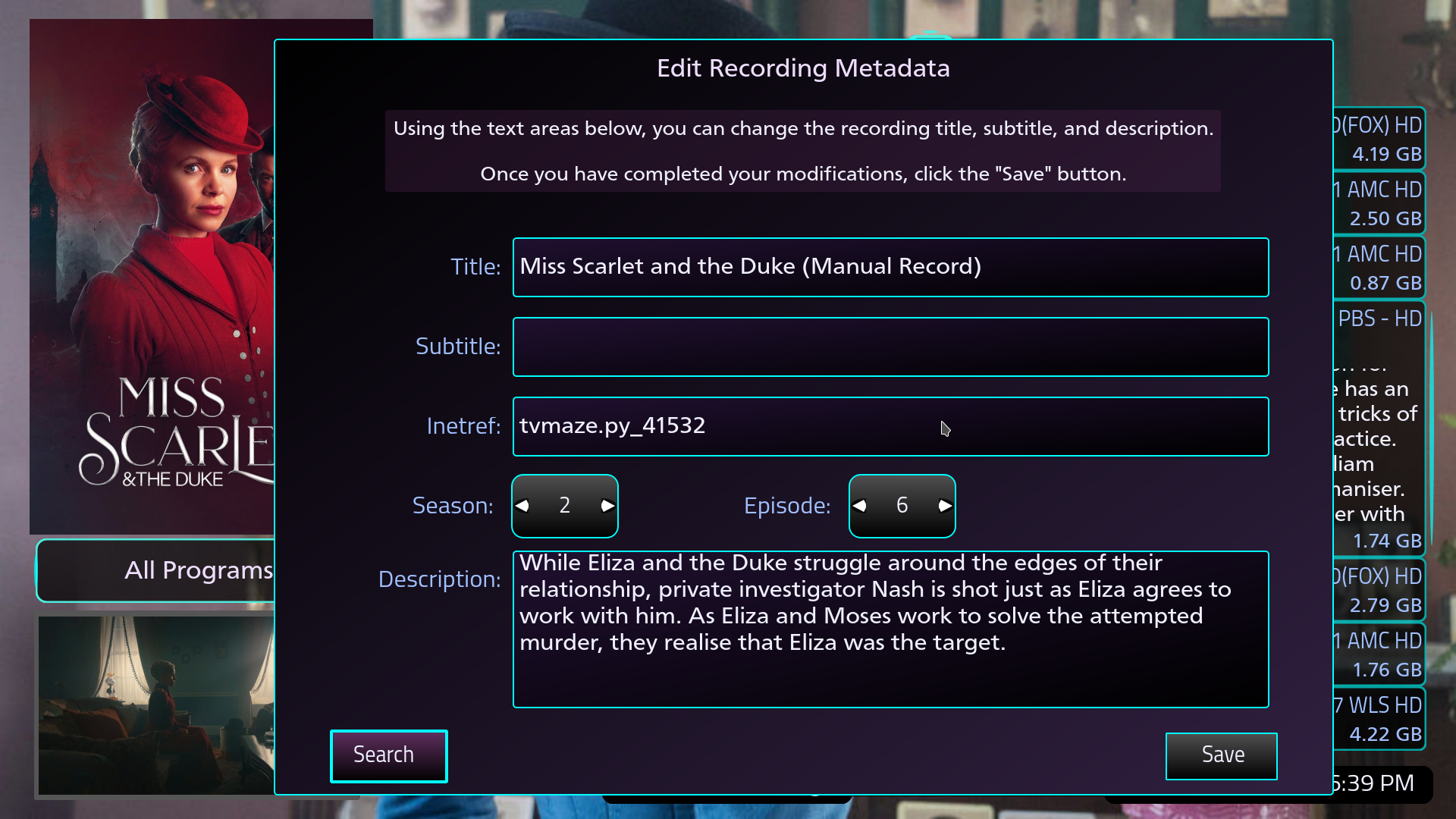Click the Save button
1456x819 pixels.
tap(1222, 755)
